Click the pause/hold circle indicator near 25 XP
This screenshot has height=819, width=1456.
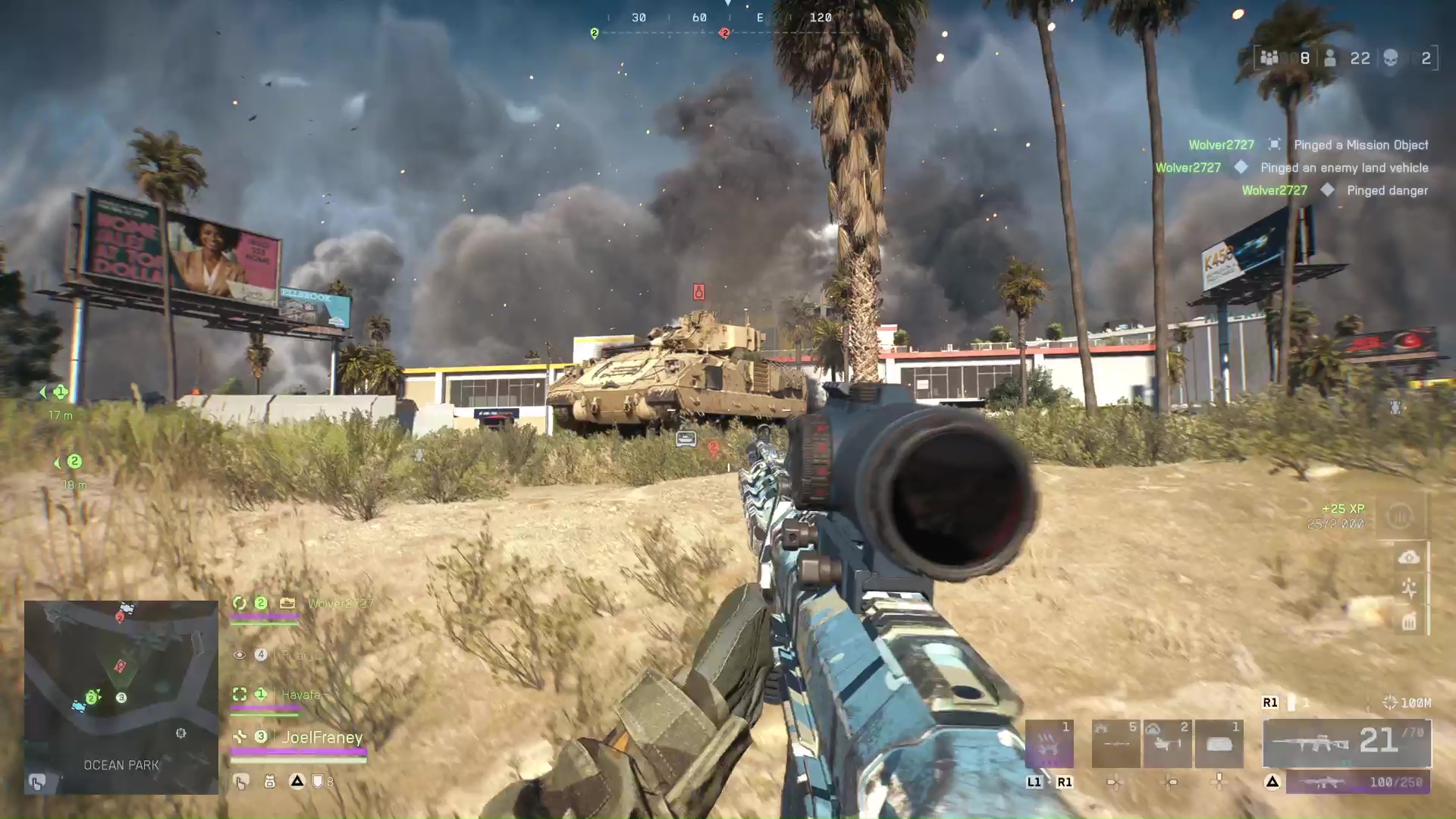click(x=1399, y=516)
